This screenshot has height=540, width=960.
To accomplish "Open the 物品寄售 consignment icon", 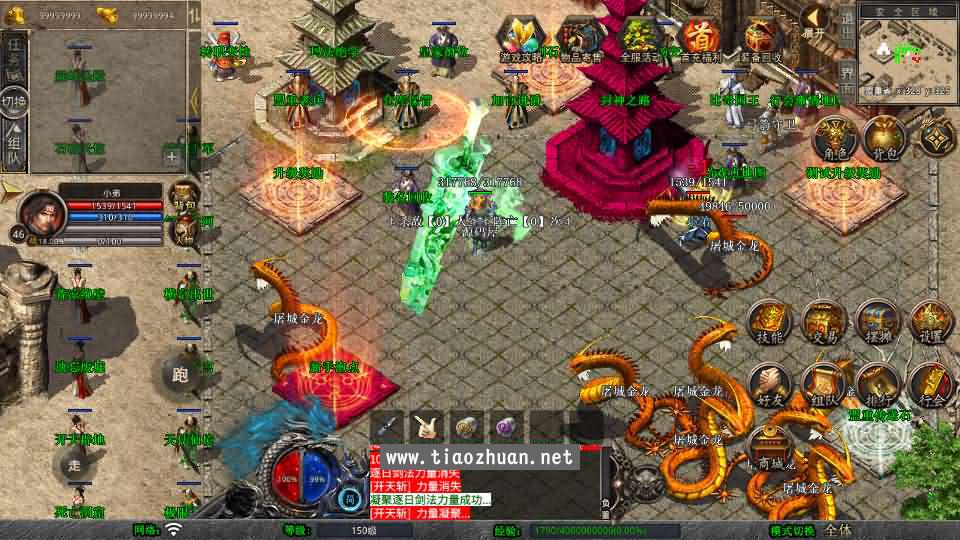I will click(x=580, y=40).
